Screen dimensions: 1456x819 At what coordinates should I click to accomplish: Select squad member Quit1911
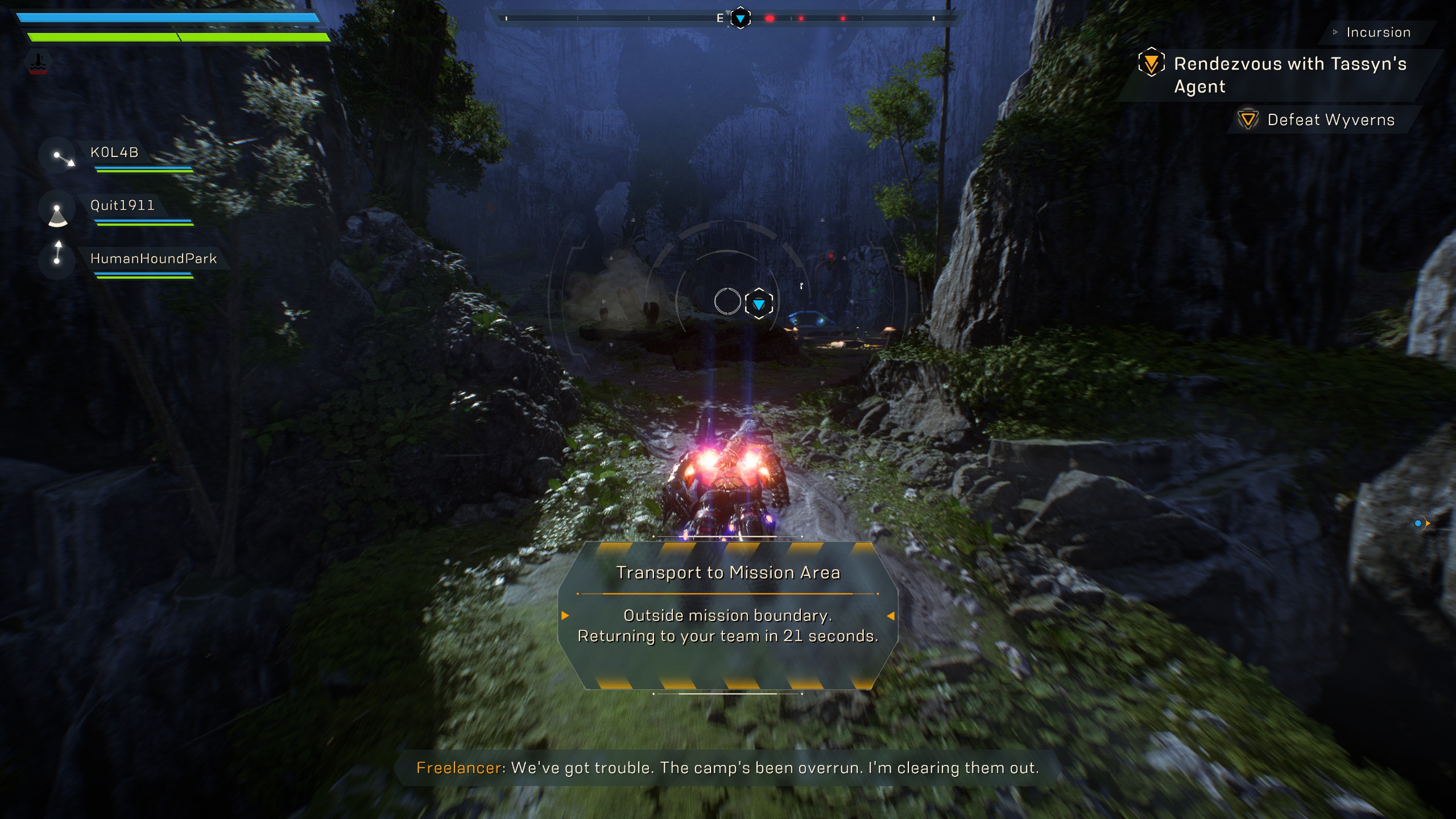click(x=122, y=205)
